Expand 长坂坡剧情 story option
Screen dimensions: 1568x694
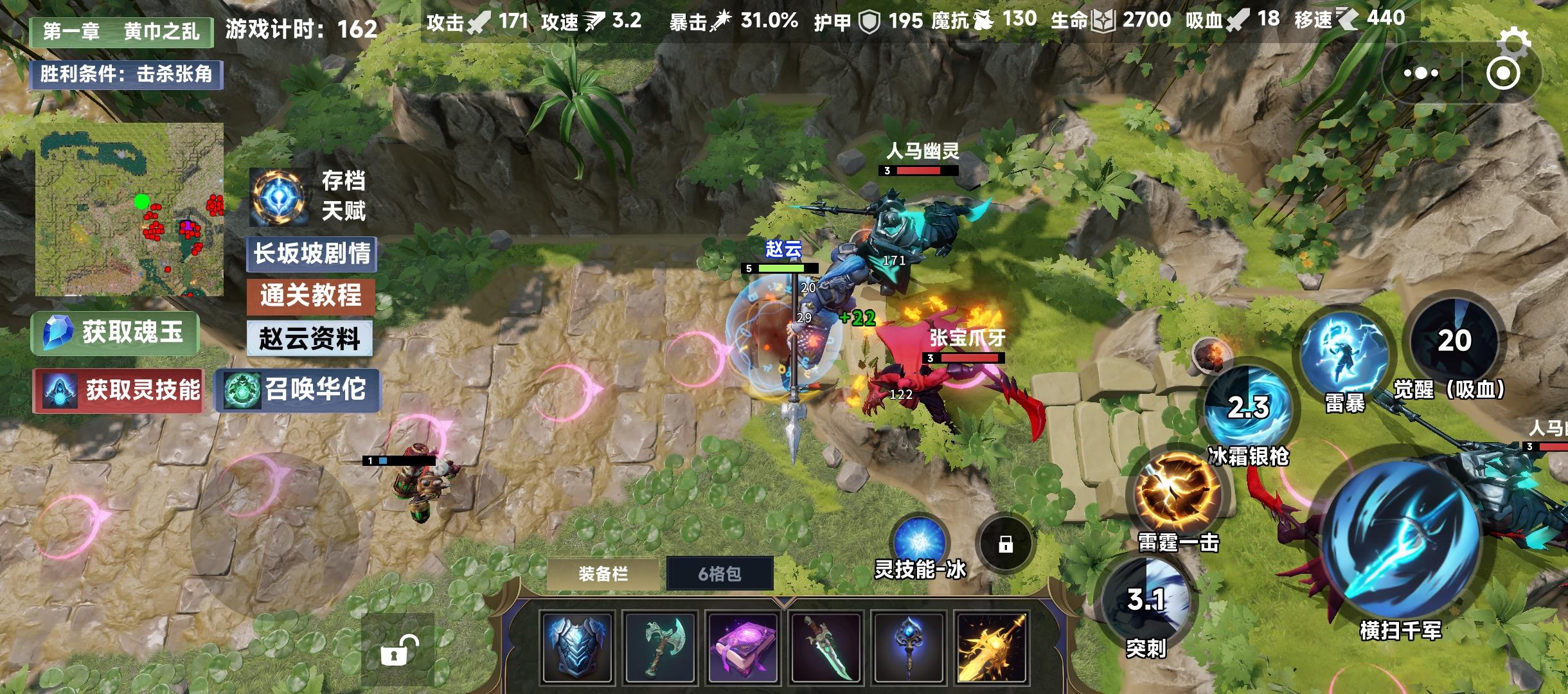point(313,254)
